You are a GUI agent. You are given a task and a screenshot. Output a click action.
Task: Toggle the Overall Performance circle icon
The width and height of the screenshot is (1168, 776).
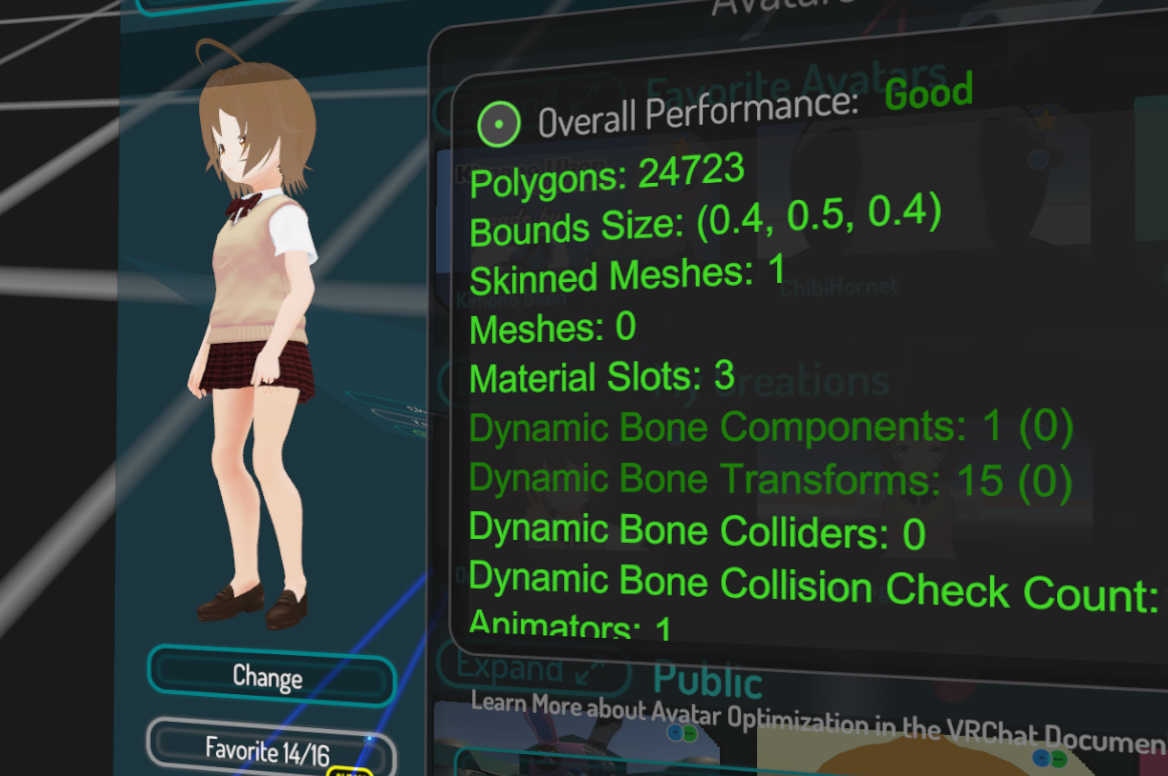click(x=498, y=124)
